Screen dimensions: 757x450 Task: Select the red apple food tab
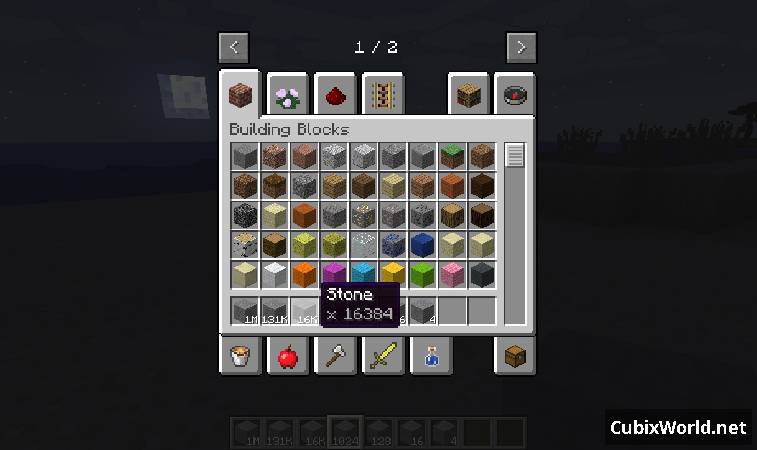(288, 355)
